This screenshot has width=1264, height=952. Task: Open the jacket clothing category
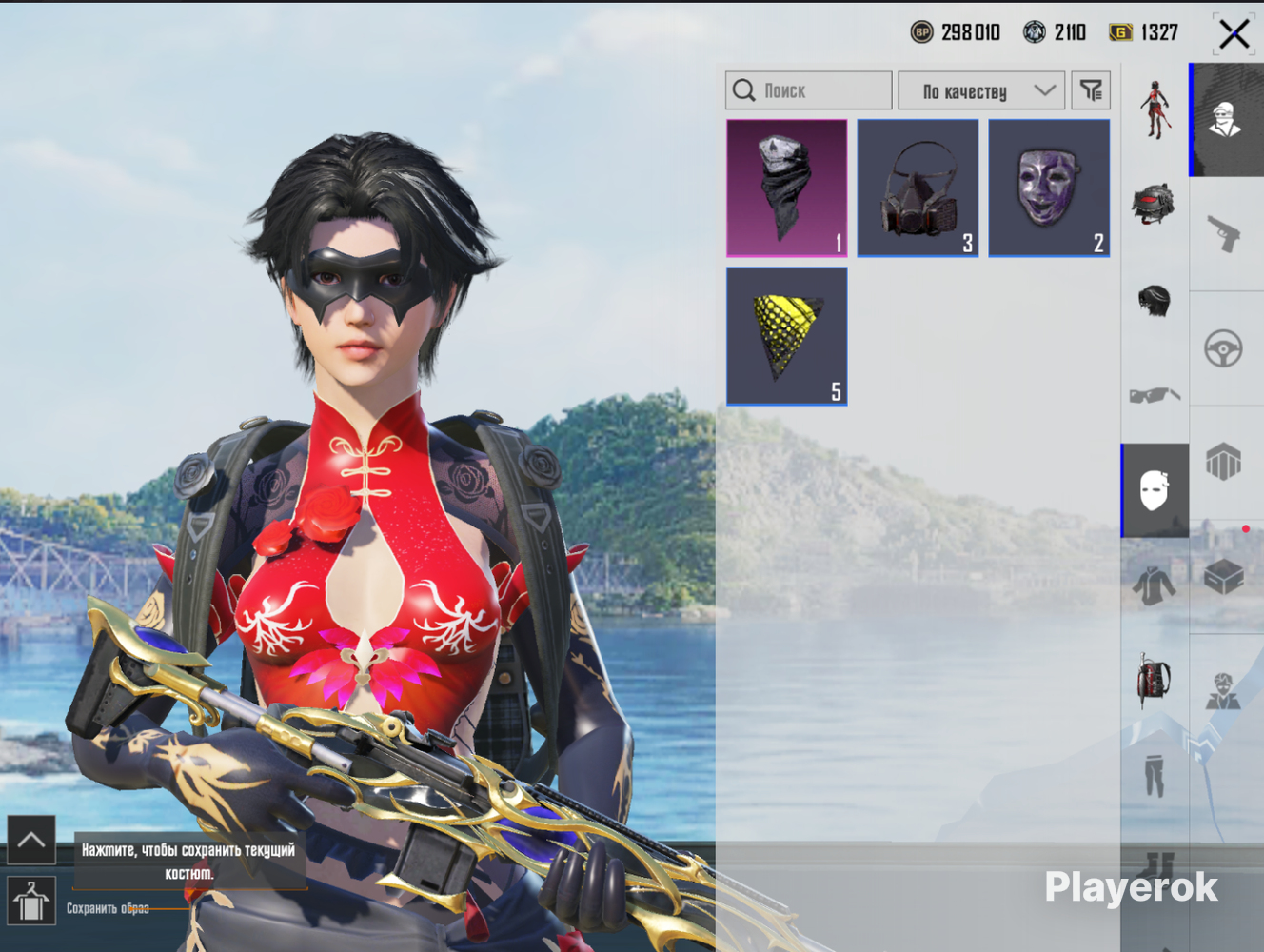click(x=1155, y=583)
